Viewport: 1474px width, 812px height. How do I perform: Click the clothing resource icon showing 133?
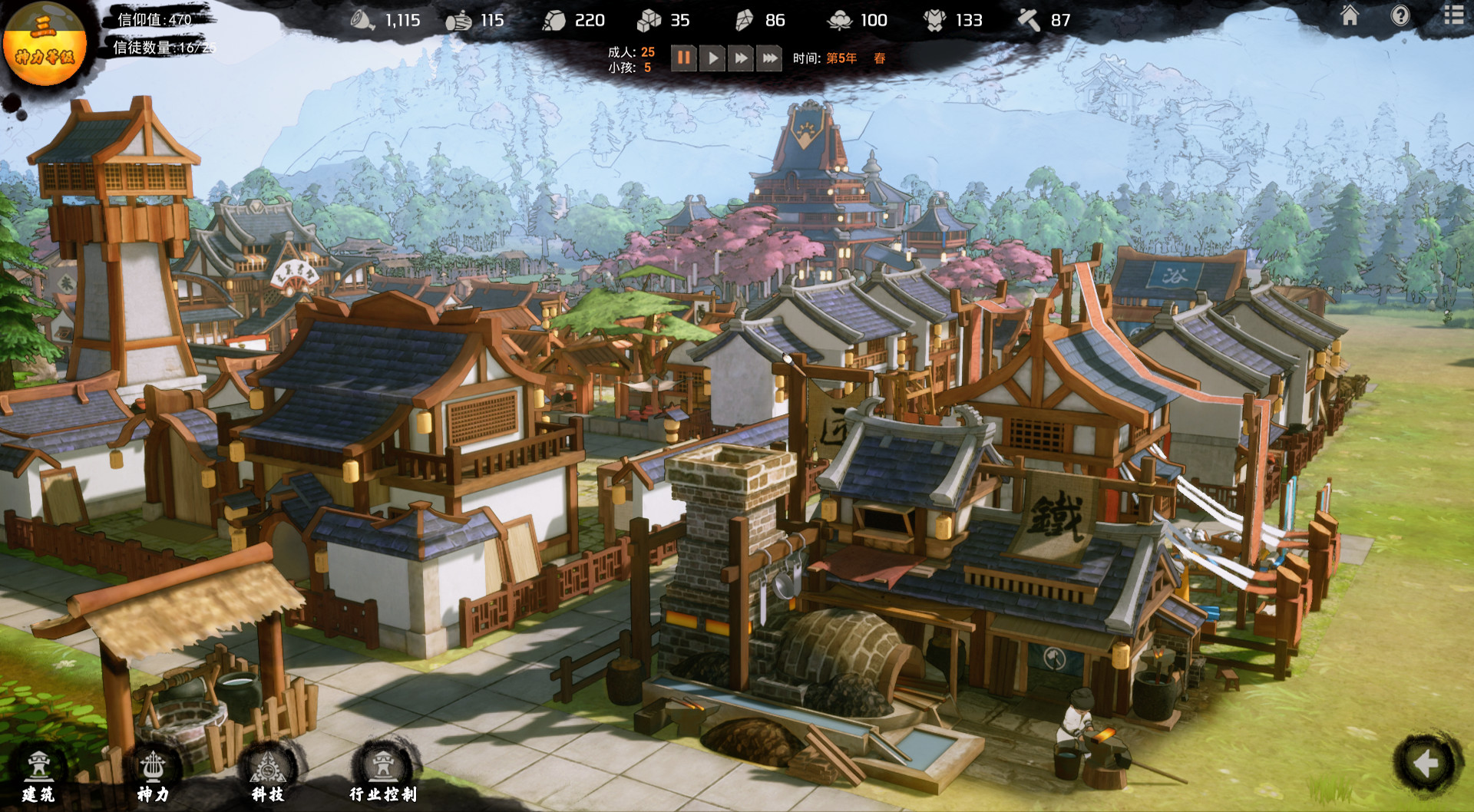click(935, 20)
